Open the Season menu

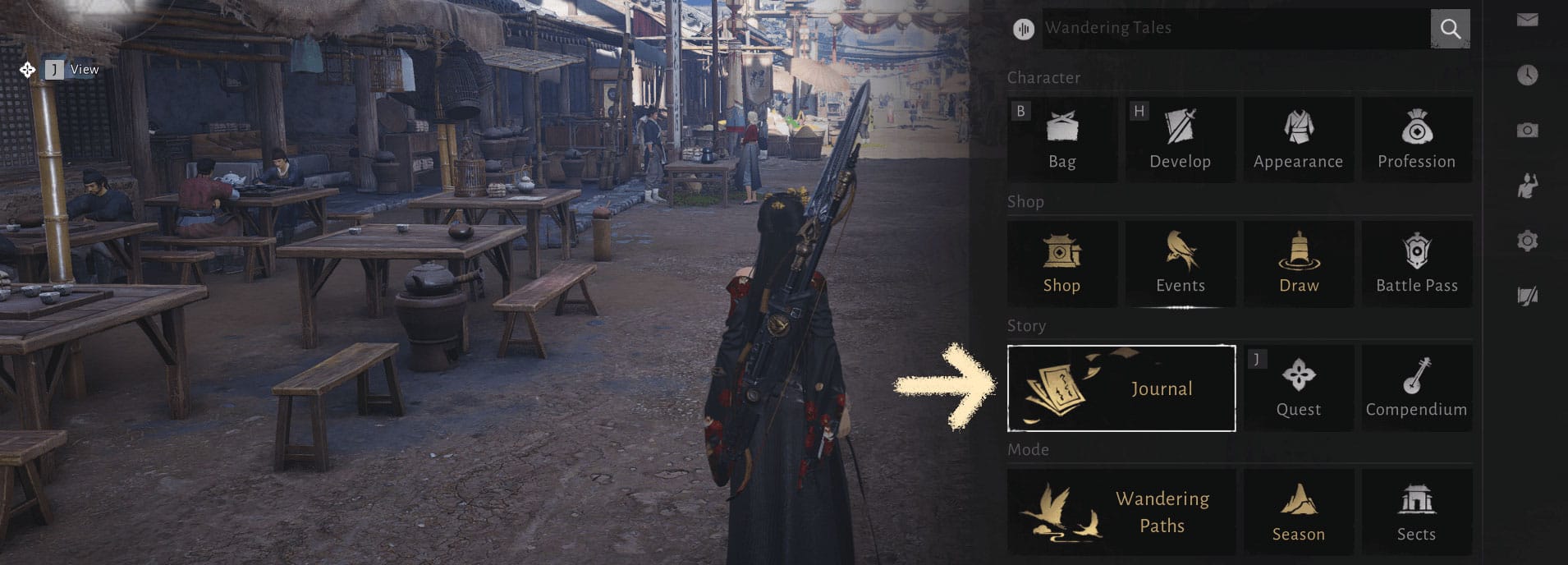coord(1298,512)
